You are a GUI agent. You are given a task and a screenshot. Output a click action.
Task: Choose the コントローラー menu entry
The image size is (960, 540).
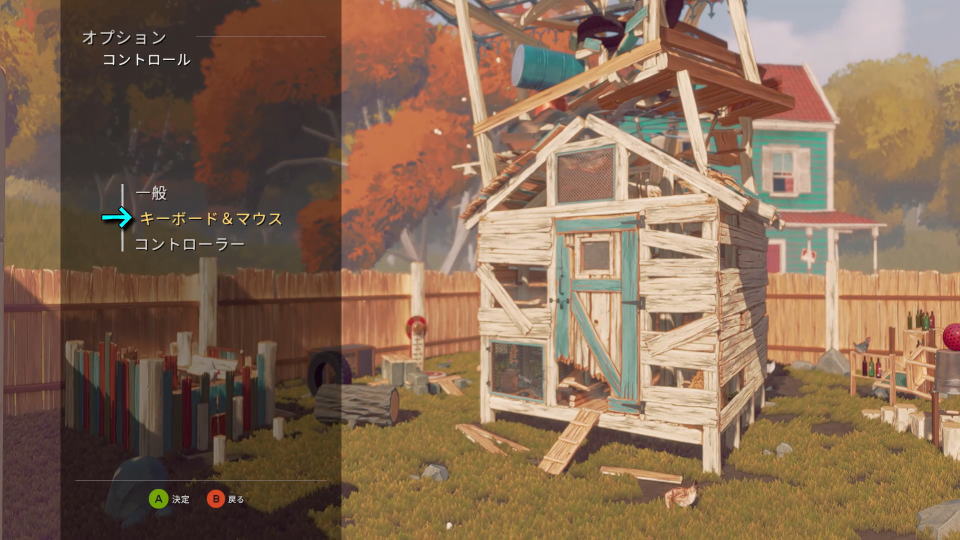pos(189,243)
